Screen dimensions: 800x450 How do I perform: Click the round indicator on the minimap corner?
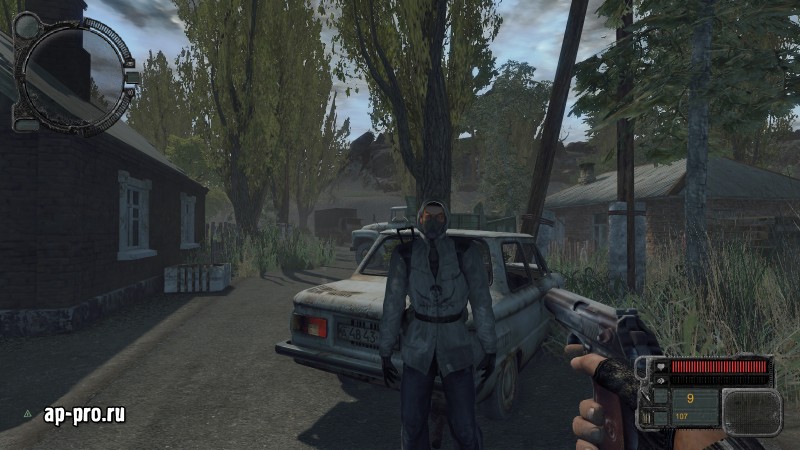click(x=27, y=26)
